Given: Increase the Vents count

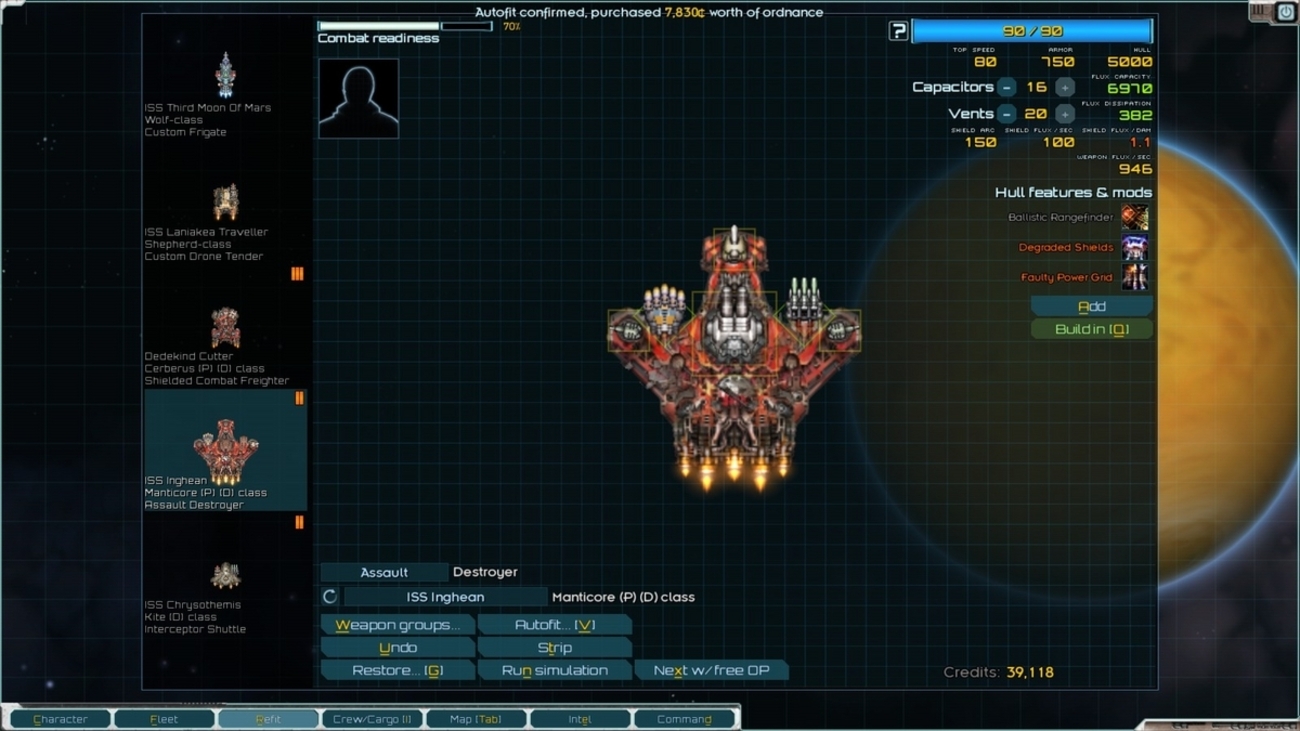Looking at the screenshot, I should [1064, 114].
